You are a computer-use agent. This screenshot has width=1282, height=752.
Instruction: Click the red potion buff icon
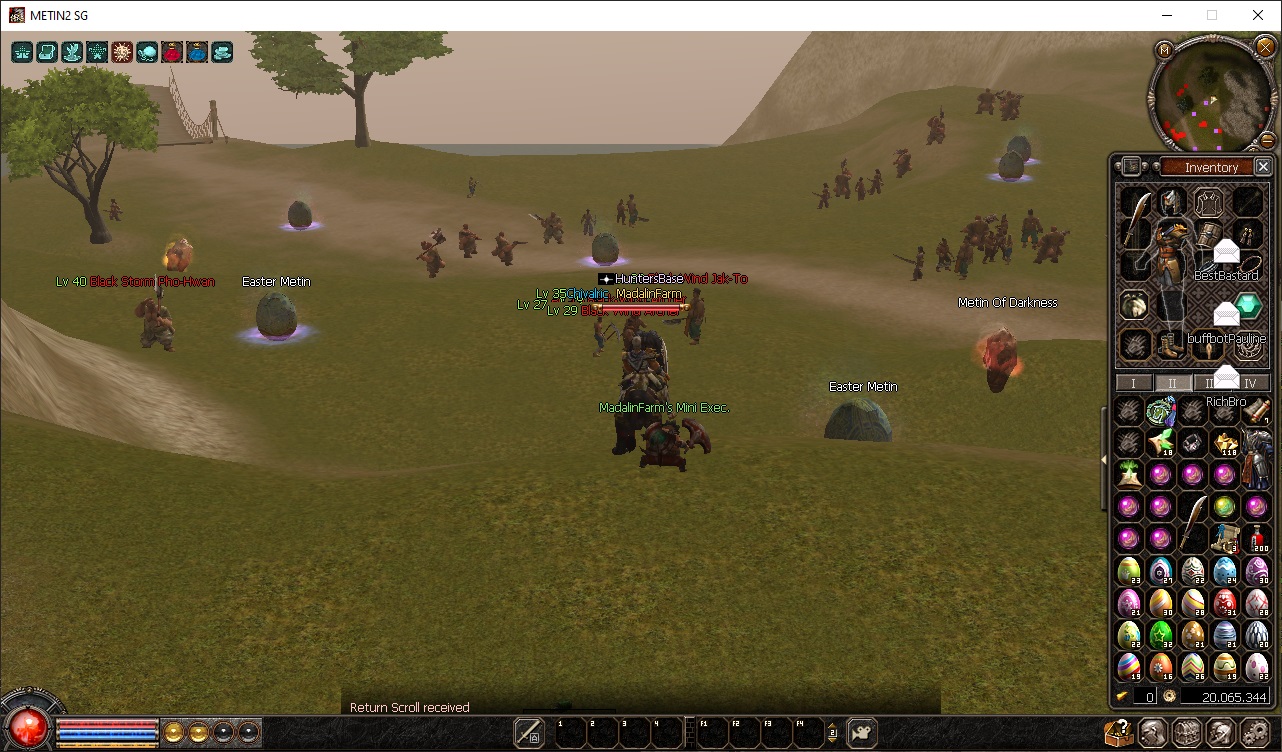point(172,52)
